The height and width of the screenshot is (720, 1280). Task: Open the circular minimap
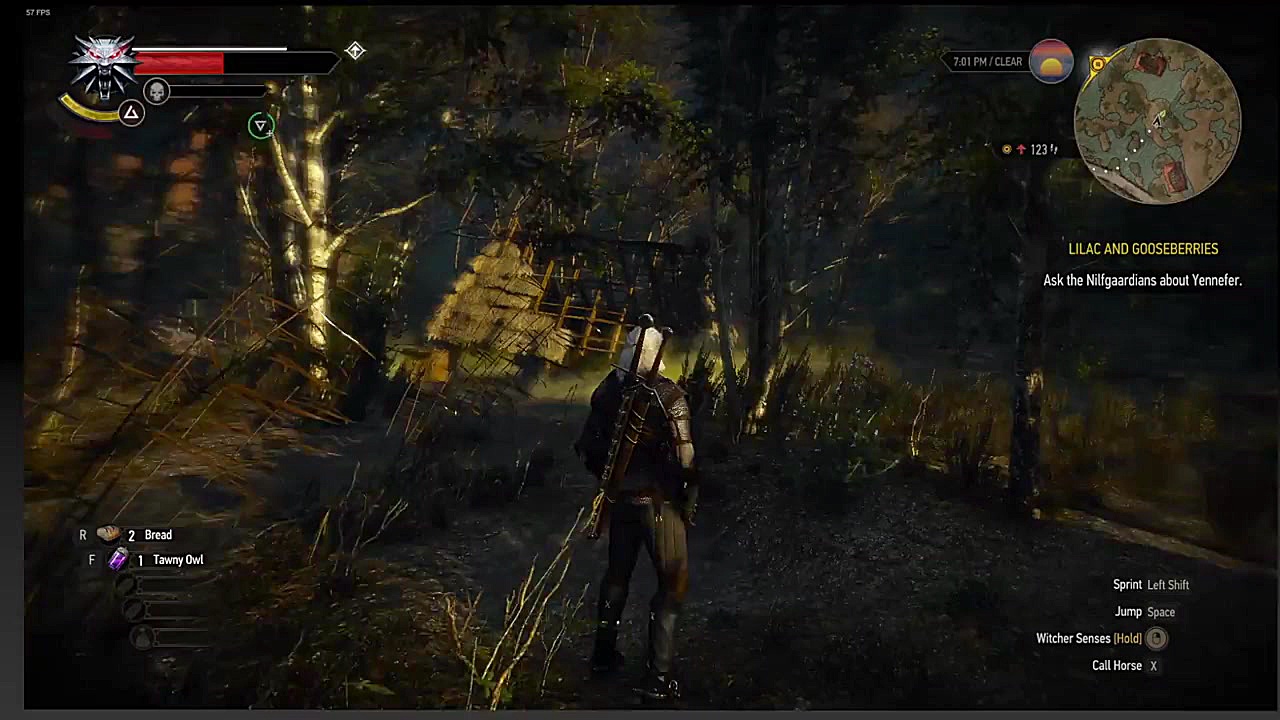point(1157,121)
